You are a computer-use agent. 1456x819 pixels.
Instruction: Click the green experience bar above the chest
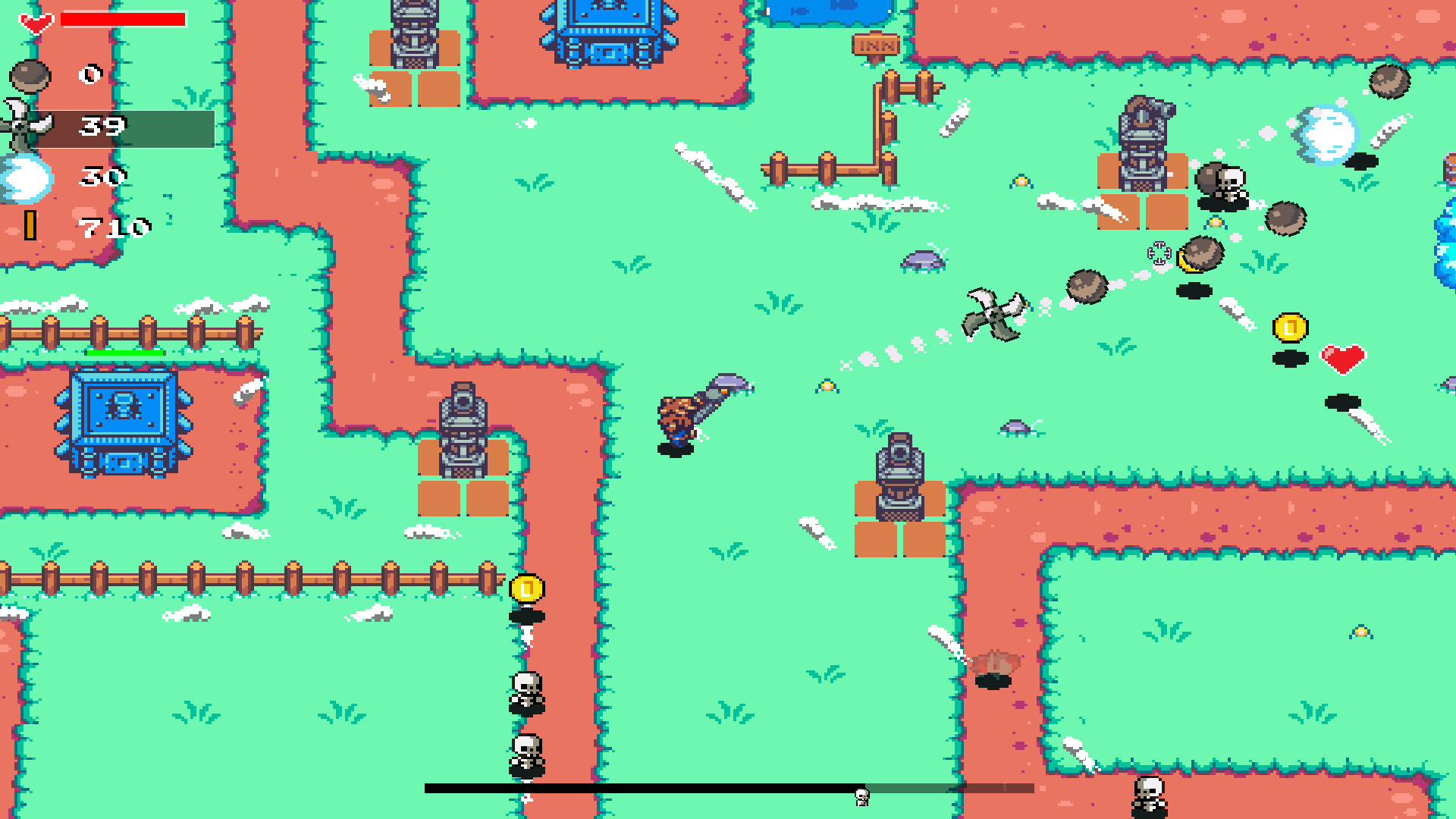(x=124, y=352)
